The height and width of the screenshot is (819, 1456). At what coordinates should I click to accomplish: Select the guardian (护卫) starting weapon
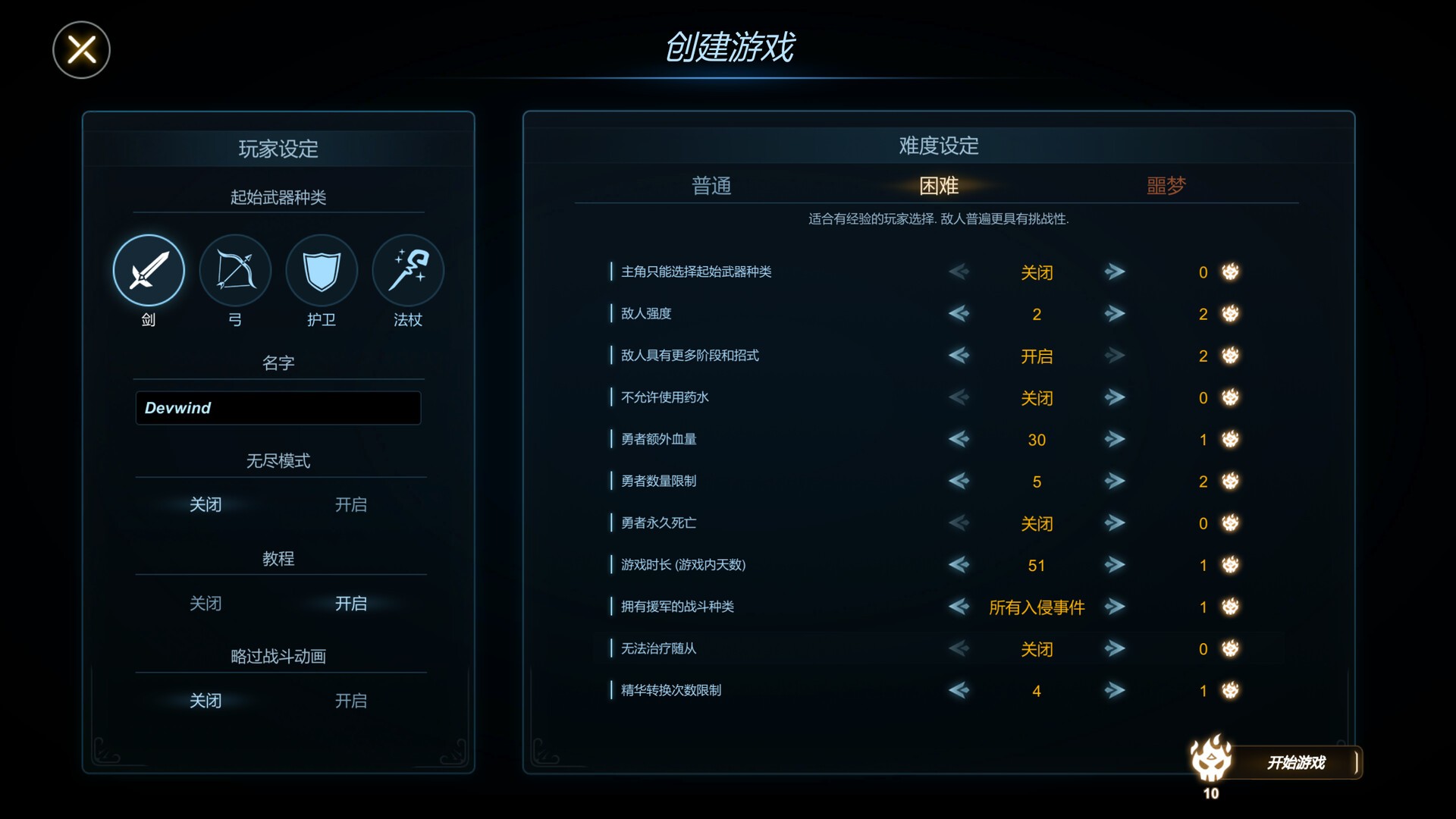[321, 270]
